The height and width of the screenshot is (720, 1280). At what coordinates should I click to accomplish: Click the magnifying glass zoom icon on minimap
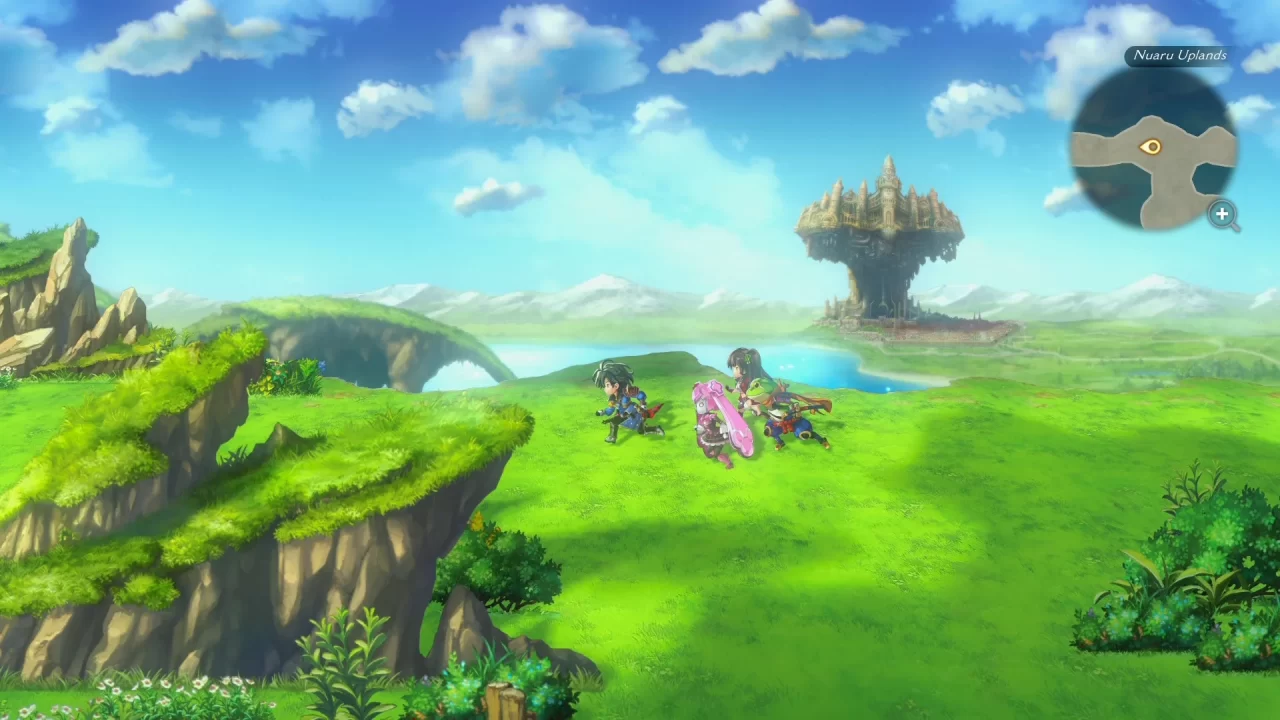click(x=1224, y=215)
